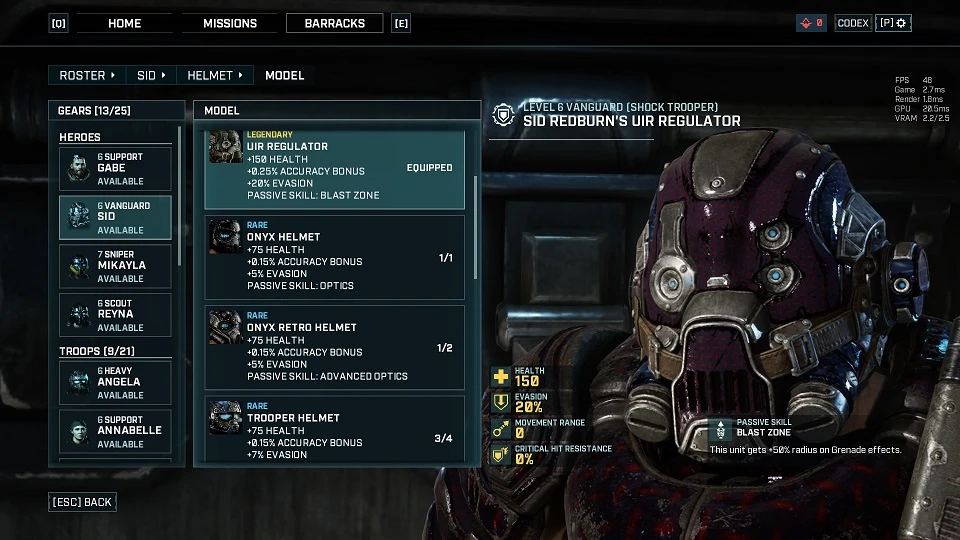Equip the Onyx Helmet model
The width and height of the screenshot is (960, 540).
coord(334,257)
